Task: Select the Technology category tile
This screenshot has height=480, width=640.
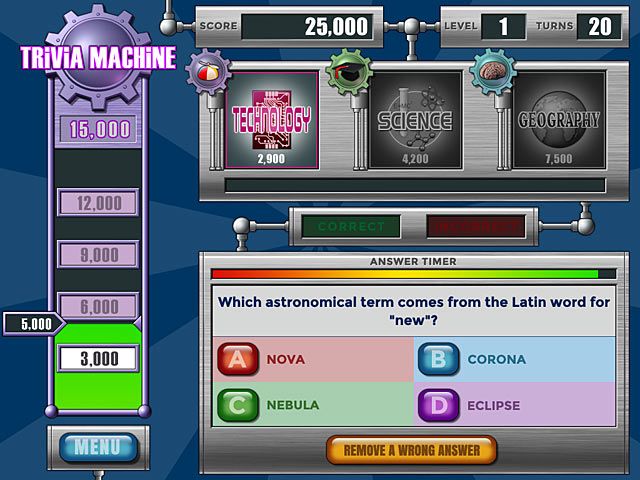Action: tap(271, 121)
